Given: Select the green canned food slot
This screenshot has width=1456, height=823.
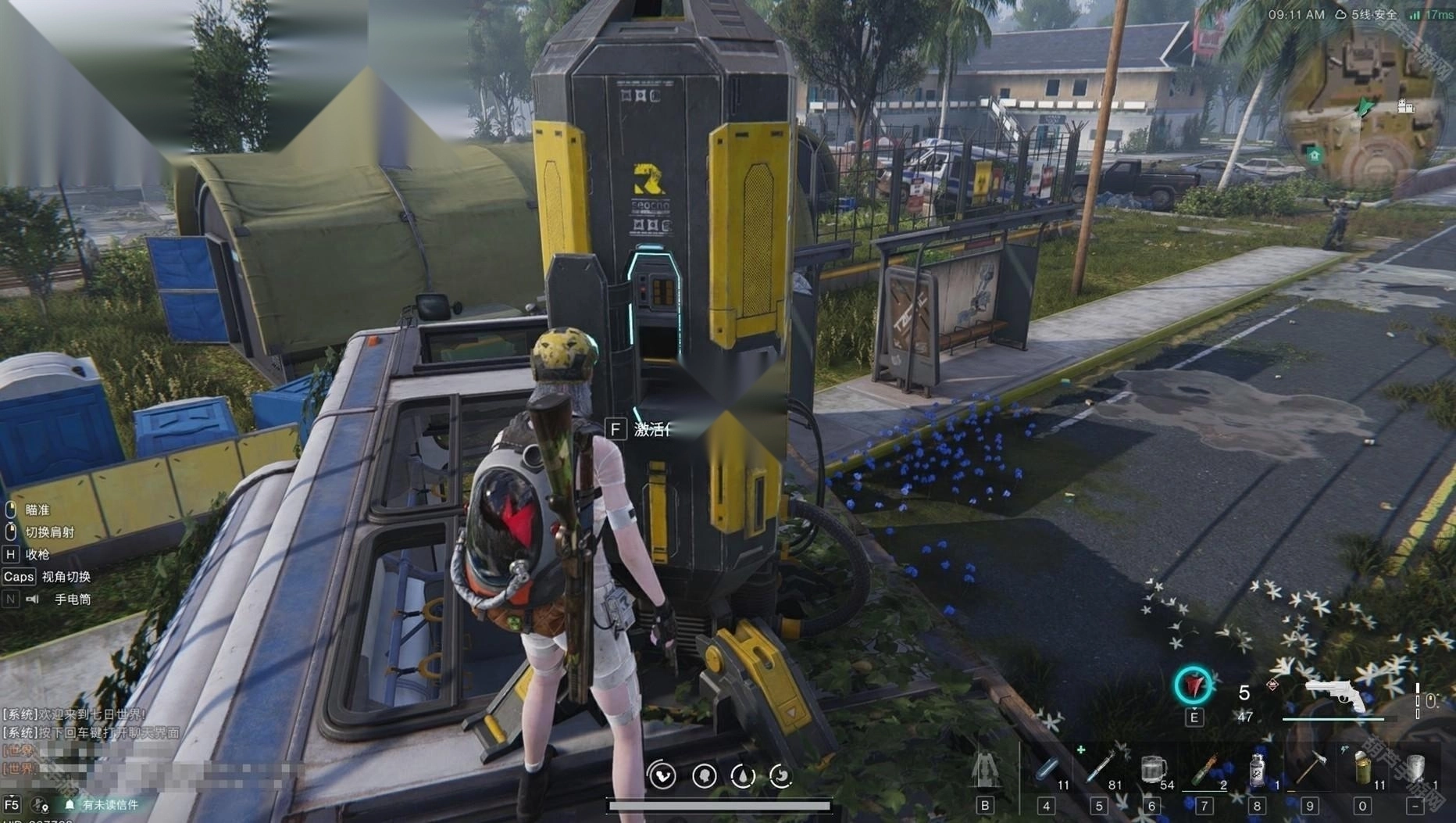Looking at the screenshot, I should (1362, 769).
